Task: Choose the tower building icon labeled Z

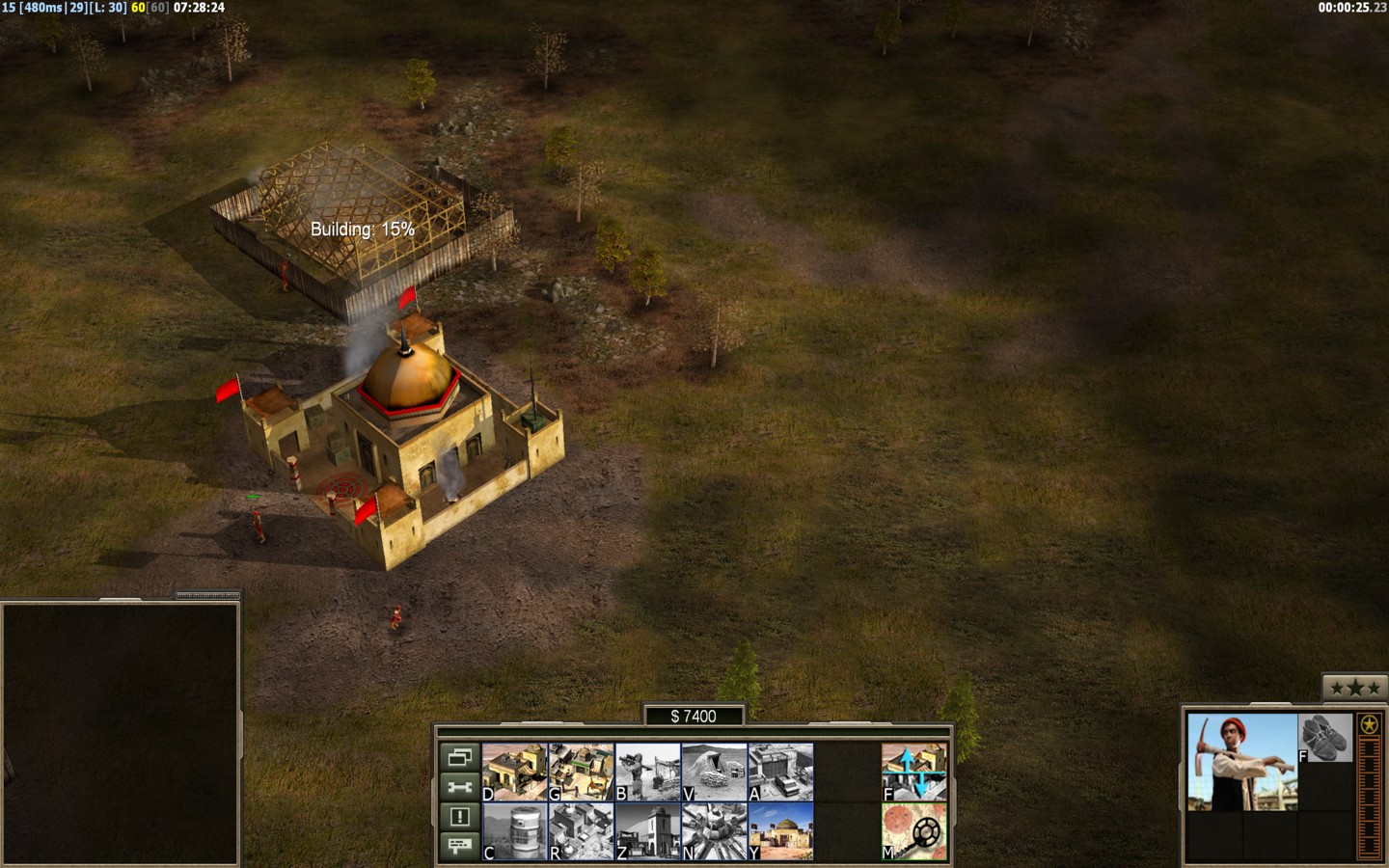Action: (x=647, y=831)
